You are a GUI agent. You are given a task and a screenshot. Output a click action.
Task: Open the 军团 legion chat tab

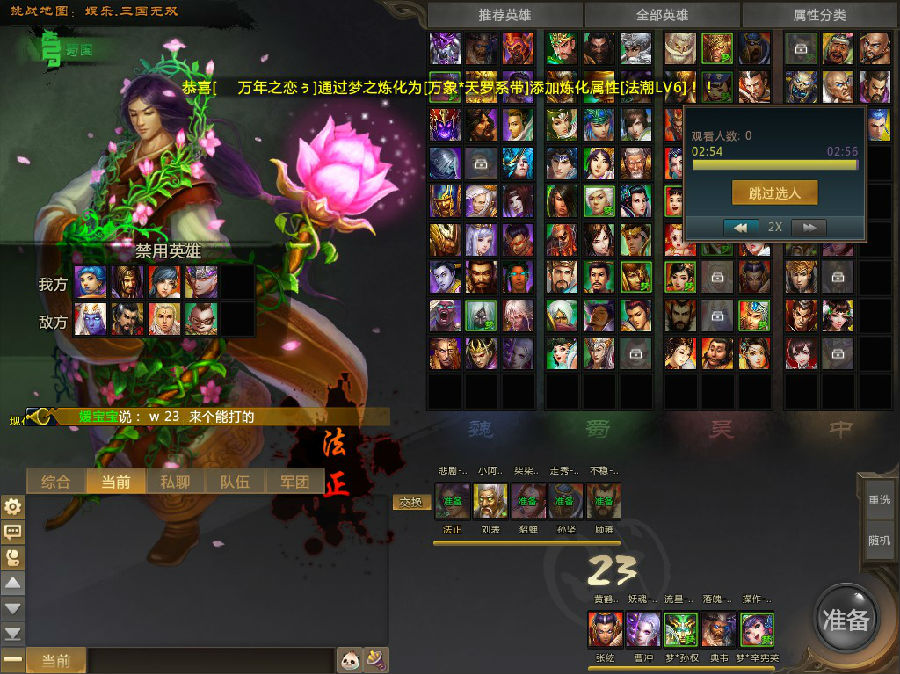point(294,481)
